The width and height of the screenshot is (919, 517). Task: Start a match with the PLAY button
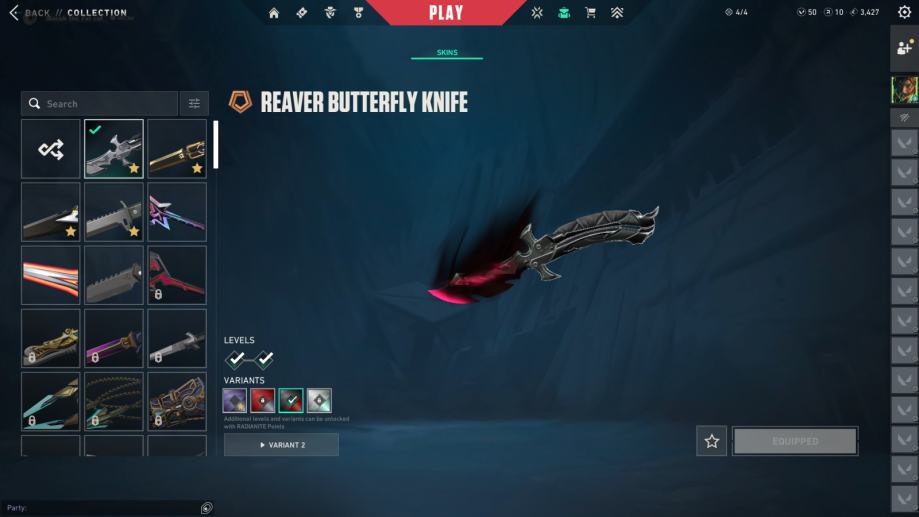coord(446,13)
